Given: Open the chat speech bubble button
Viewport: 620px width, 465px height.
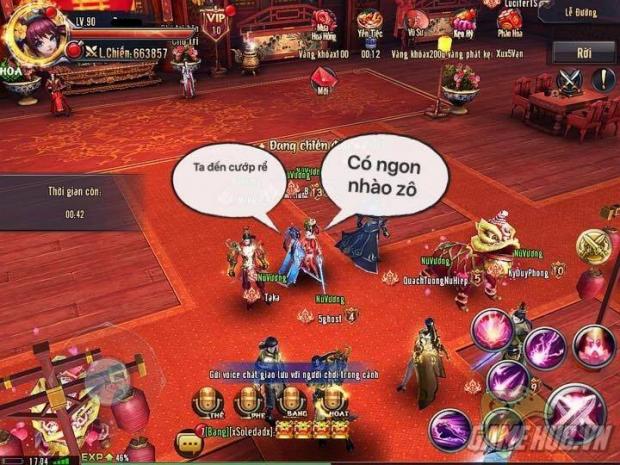Looking at the screenshot, I should (x=185, y=441).
